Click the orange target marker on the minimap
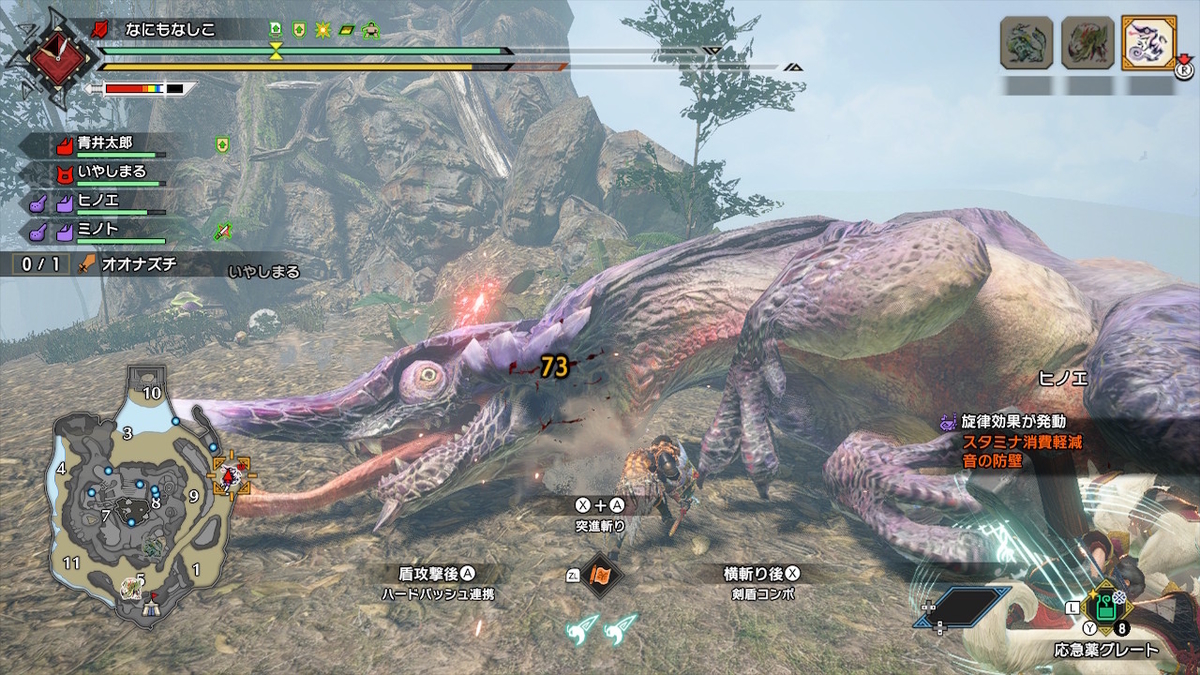 pyautogui.click(x=231, y=474)
